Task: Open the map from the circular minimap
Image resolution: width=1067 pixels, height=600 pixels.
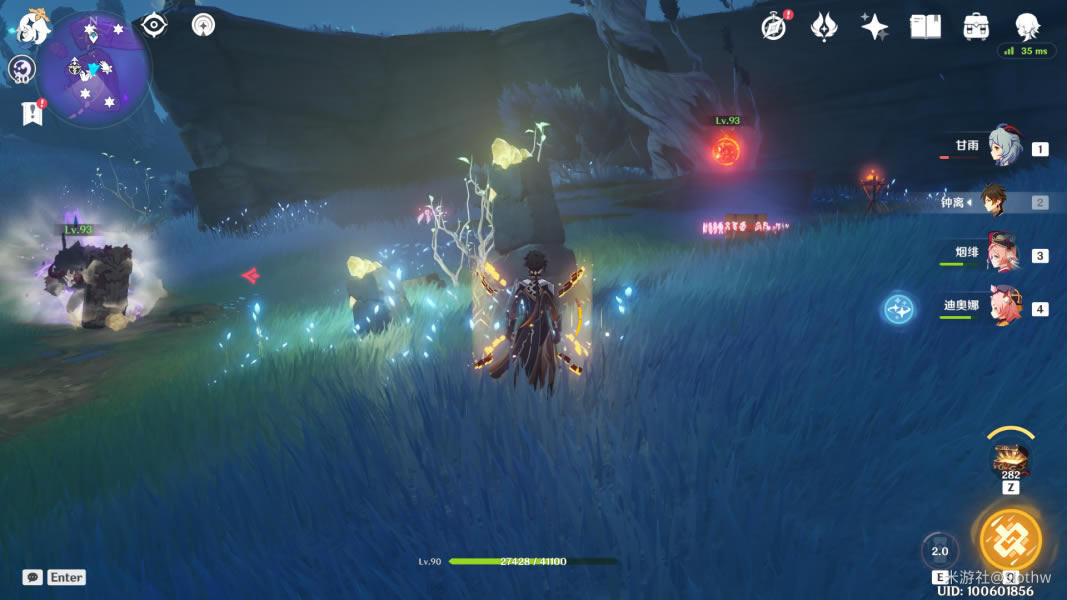Action: (95, 68)
